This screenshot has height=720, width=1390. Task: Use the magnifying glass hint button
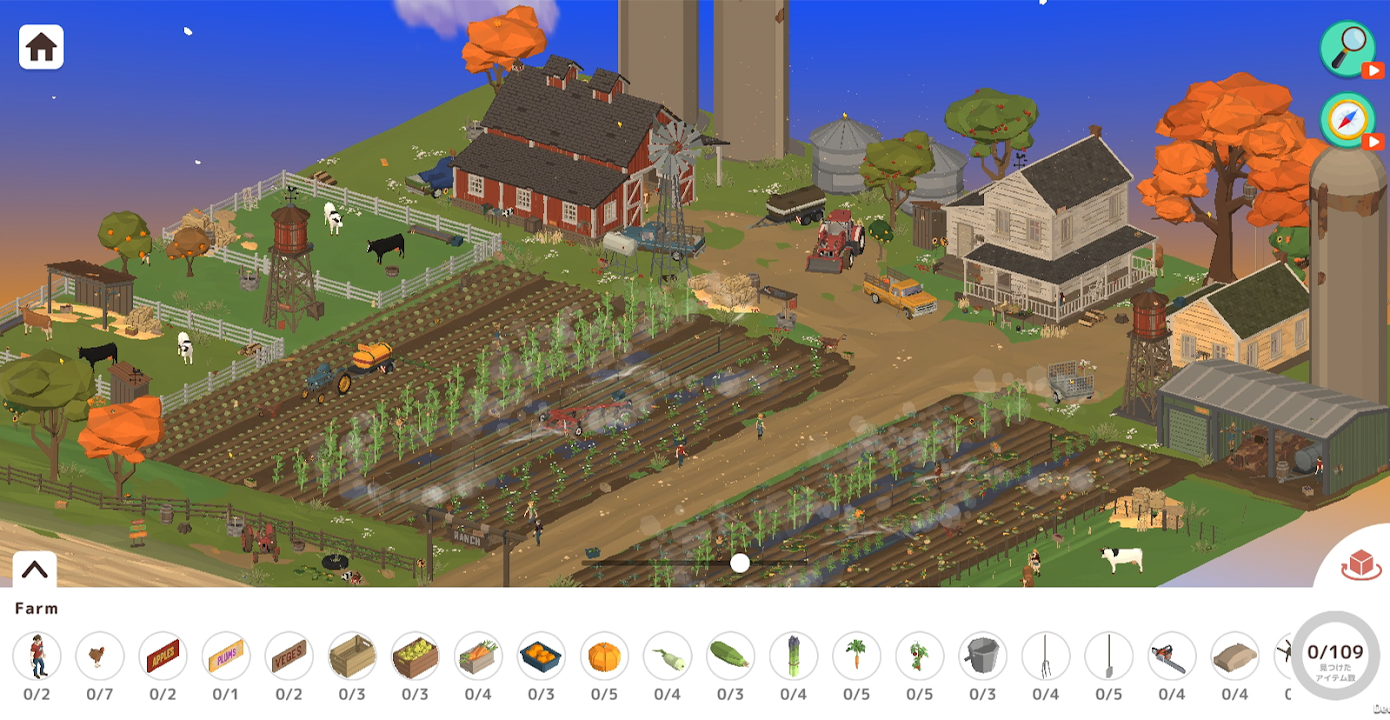point(1347,48)
